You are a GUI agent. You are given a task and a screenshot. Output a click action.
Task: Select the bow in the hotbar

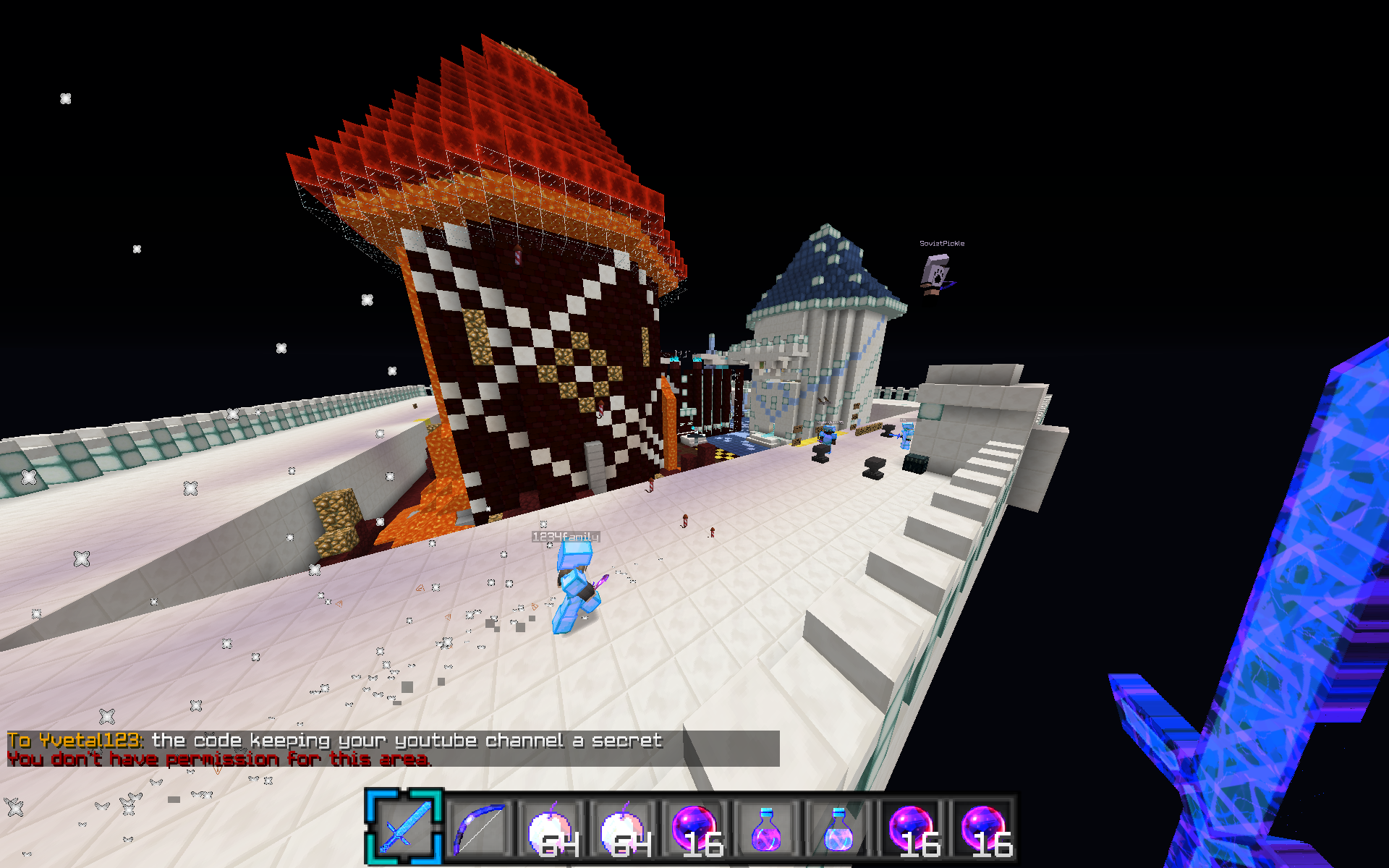click(x=478, y=828)
